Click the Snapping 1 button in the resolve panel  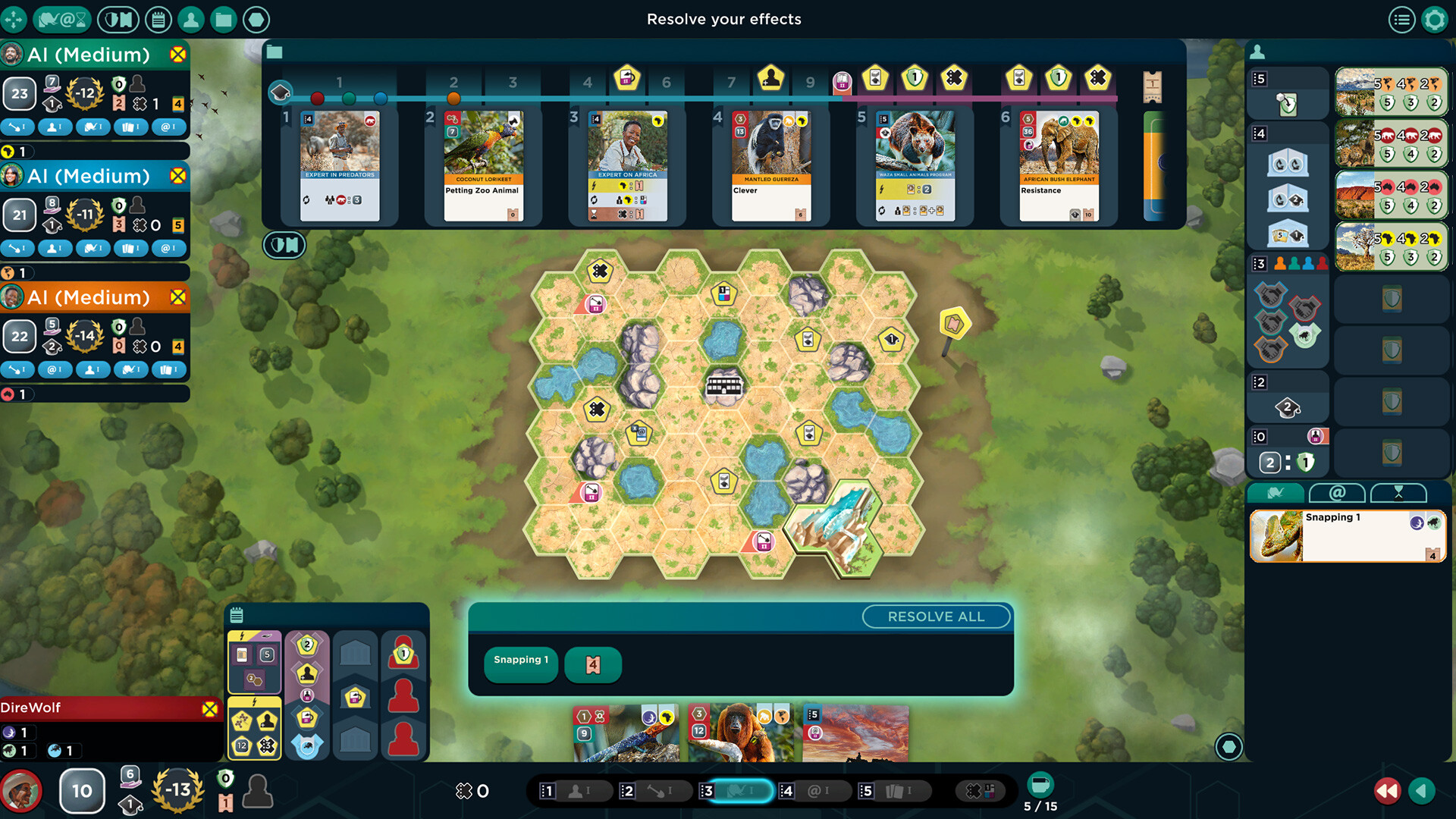[x=520, y=660]
